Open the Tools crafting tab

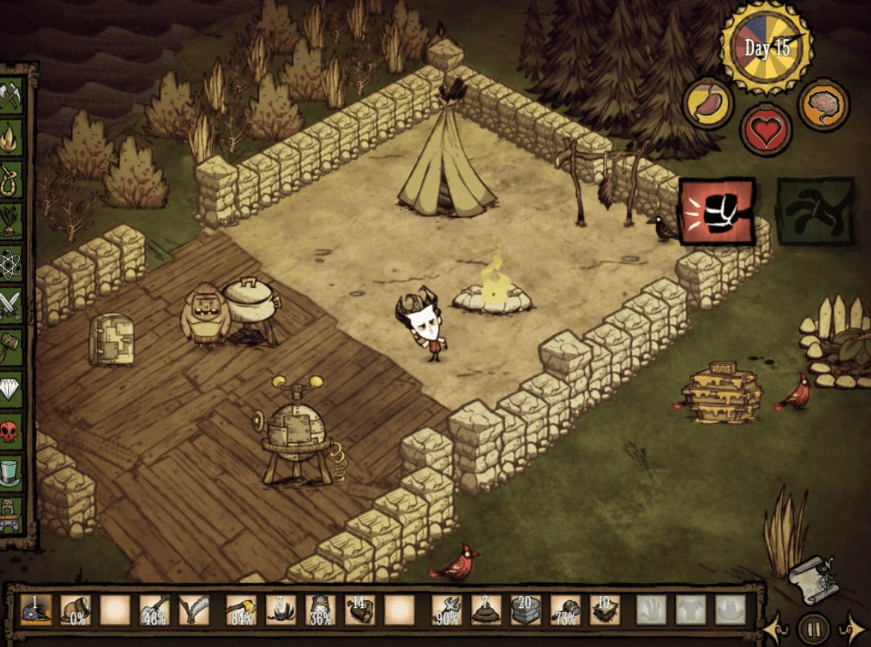(10, 98)
